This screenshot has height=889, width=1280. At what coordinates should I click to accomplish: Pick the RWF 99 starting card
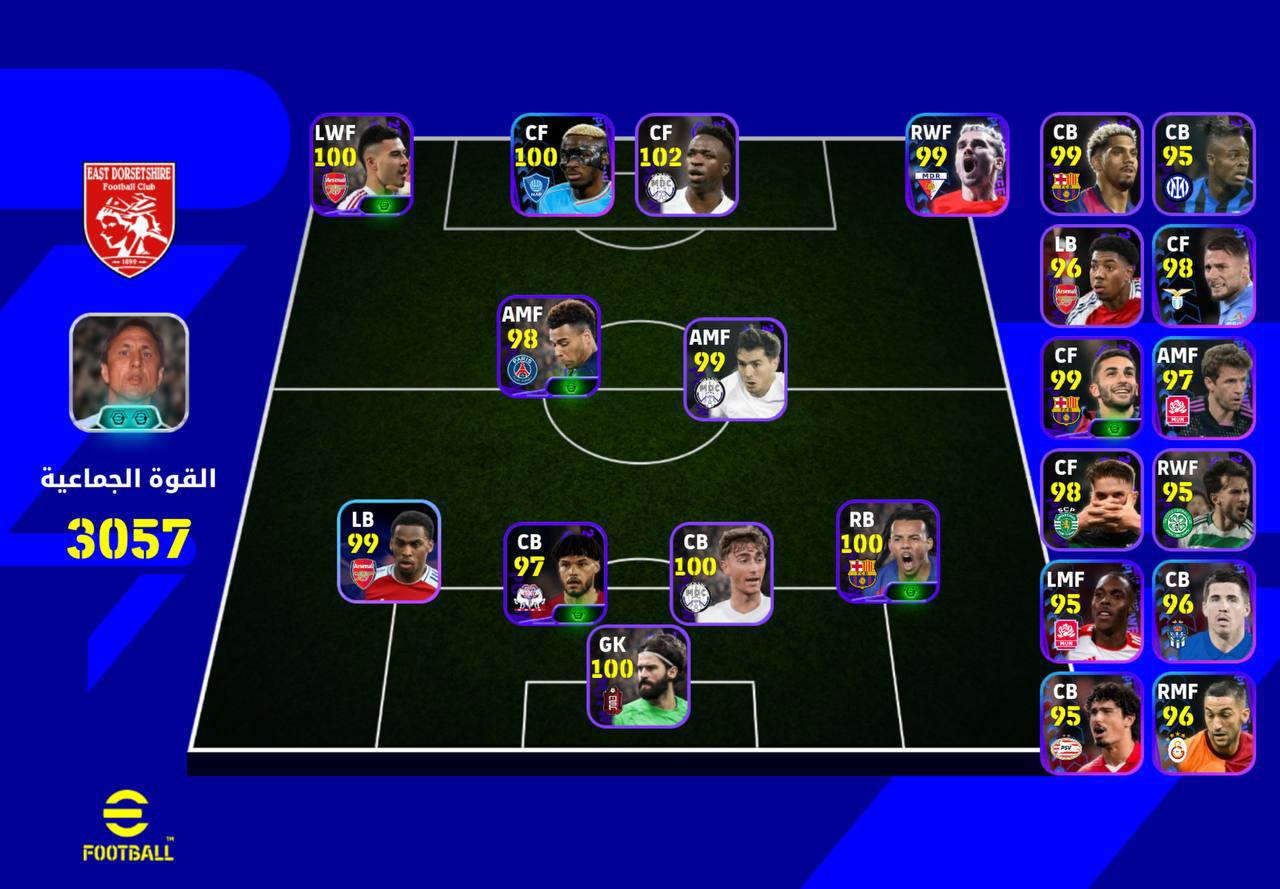coord(957,164)
